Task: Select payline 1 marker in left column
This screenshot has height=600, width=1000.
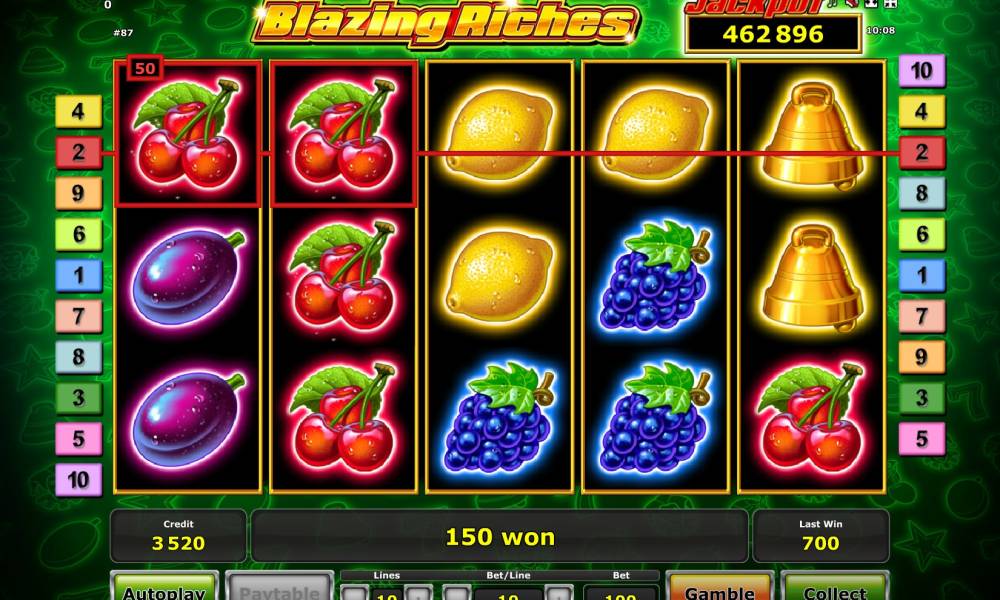Action: (79, 274)
